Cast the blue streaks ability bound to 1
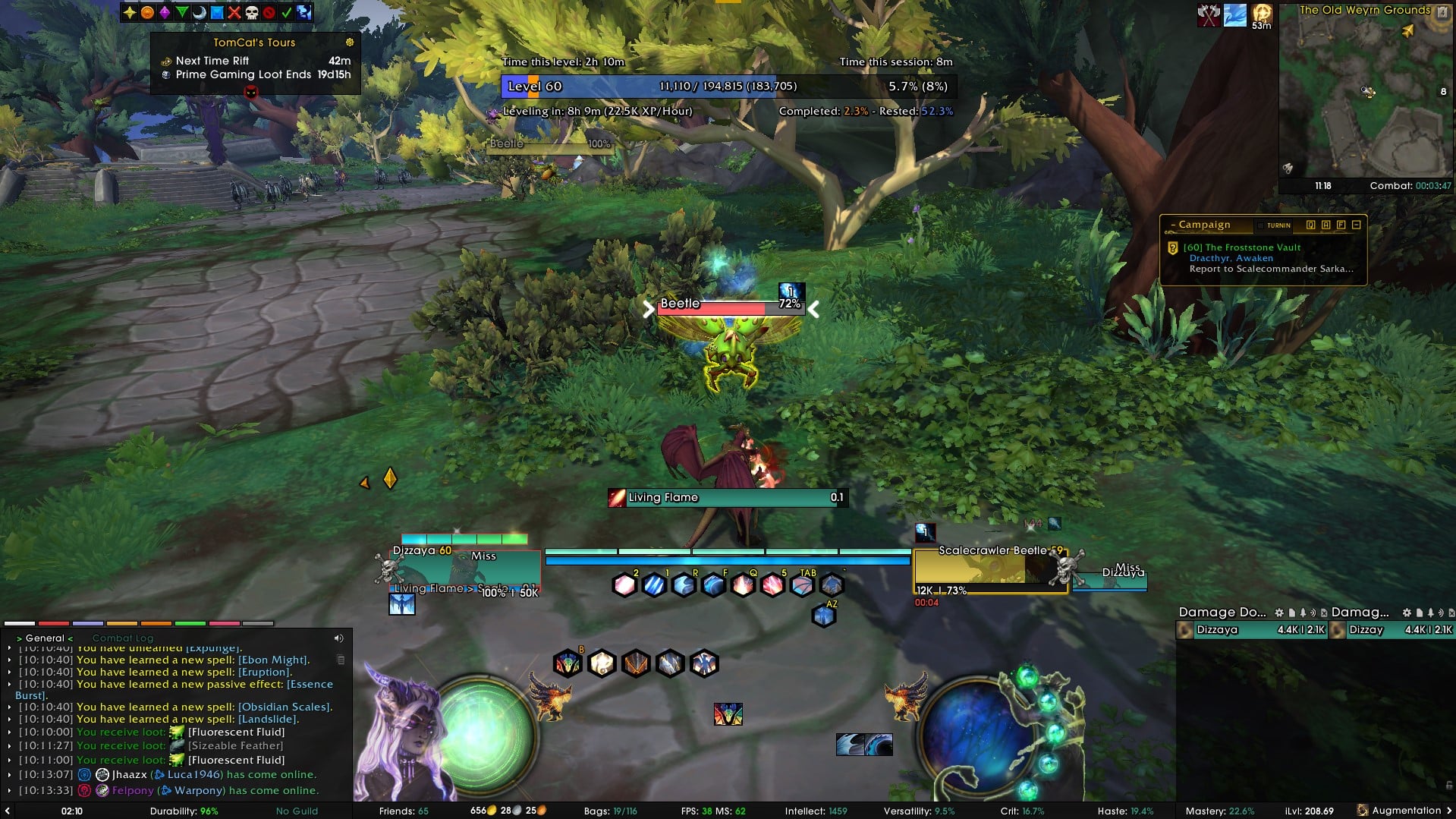This screenshot has width=1456, height=819. click(654, 585)
